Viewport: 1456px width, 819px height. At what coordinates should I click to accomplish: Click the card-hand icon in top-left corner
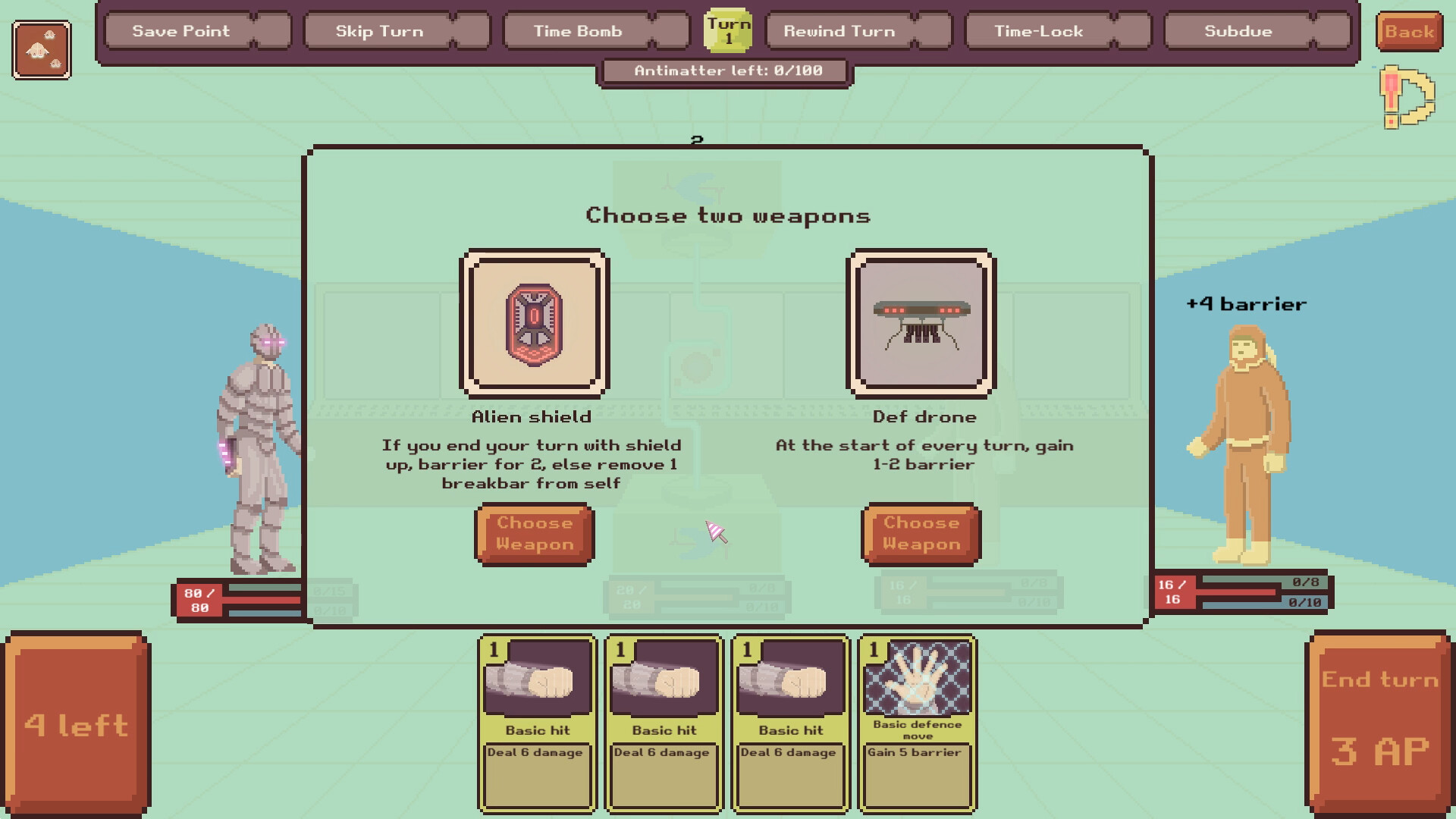click(42, 48)
